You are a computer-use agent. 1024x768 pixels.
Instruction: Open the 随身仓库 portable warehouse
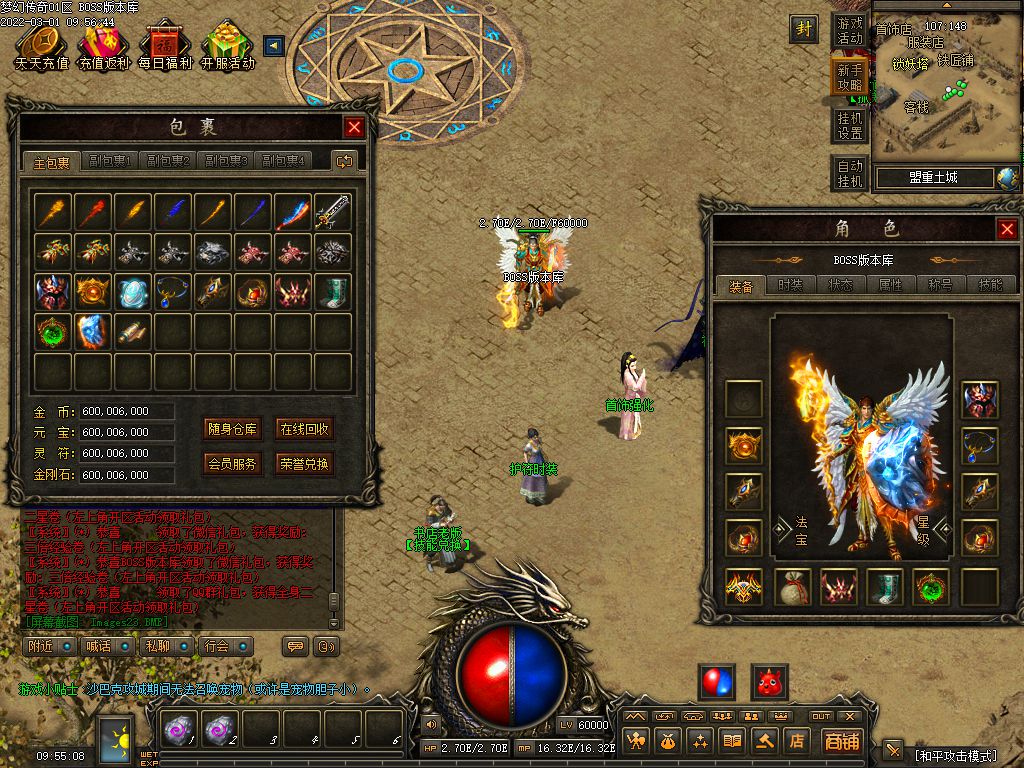click(x=232, y=429)
